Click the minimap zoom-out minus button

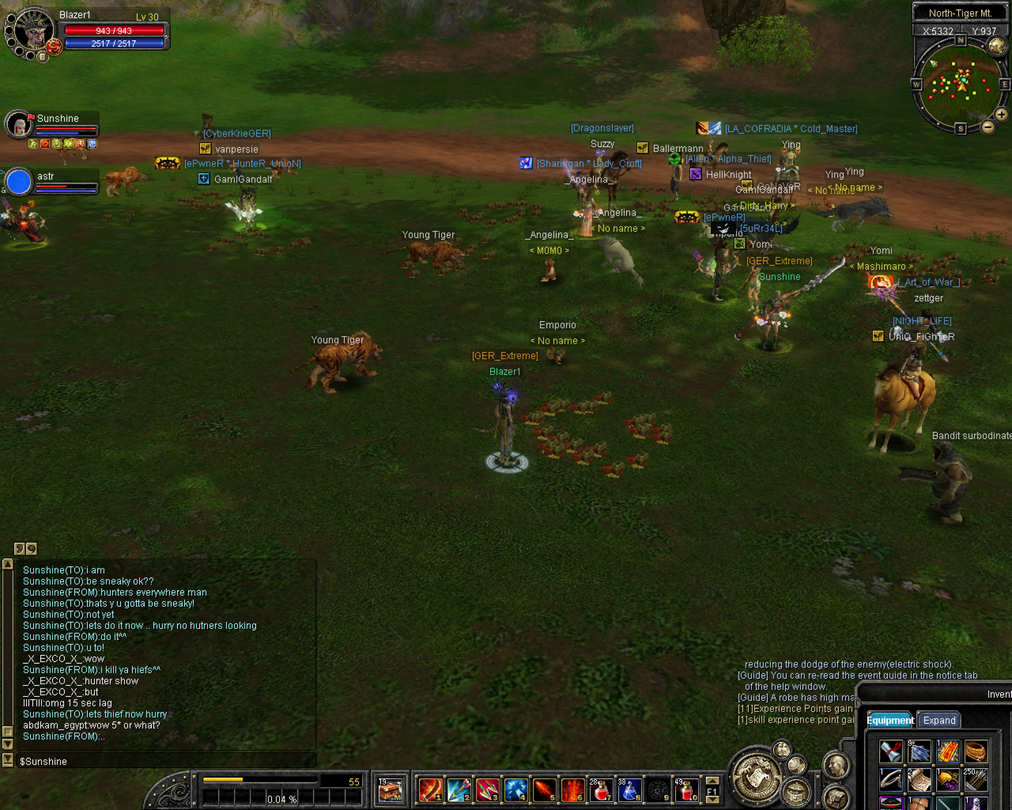[988, 127]
